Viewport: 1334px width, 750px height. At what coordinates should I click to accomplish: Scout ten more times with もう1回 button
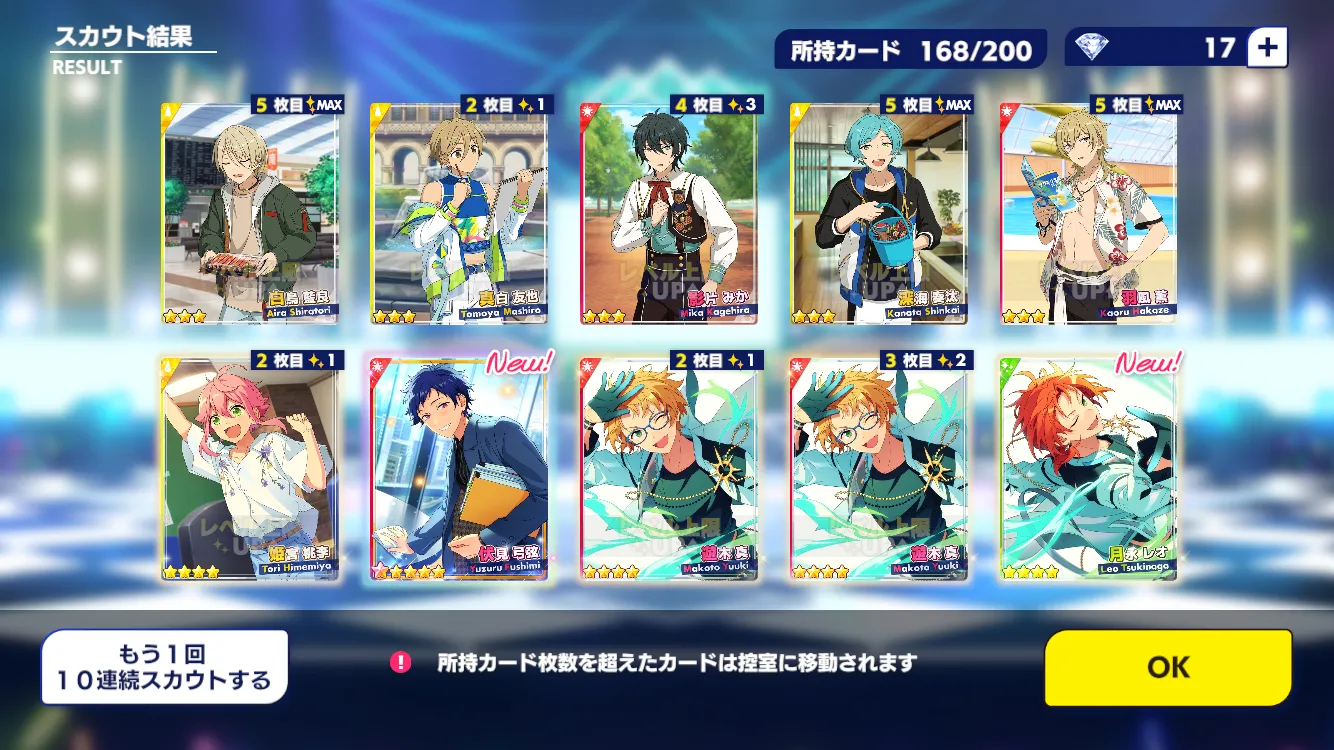tap(165, 667)
